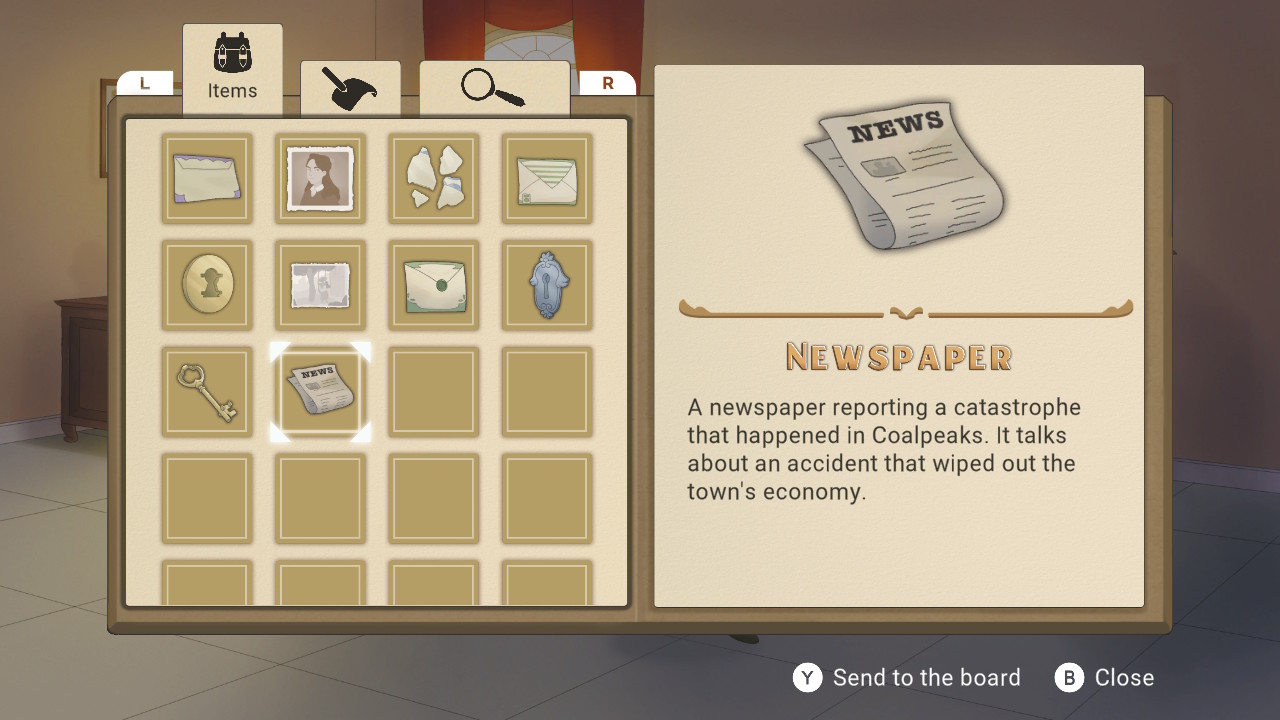Switch to the hand interaction tab
This screenshot has height=720, width=1280.
[x=351, y=89]
